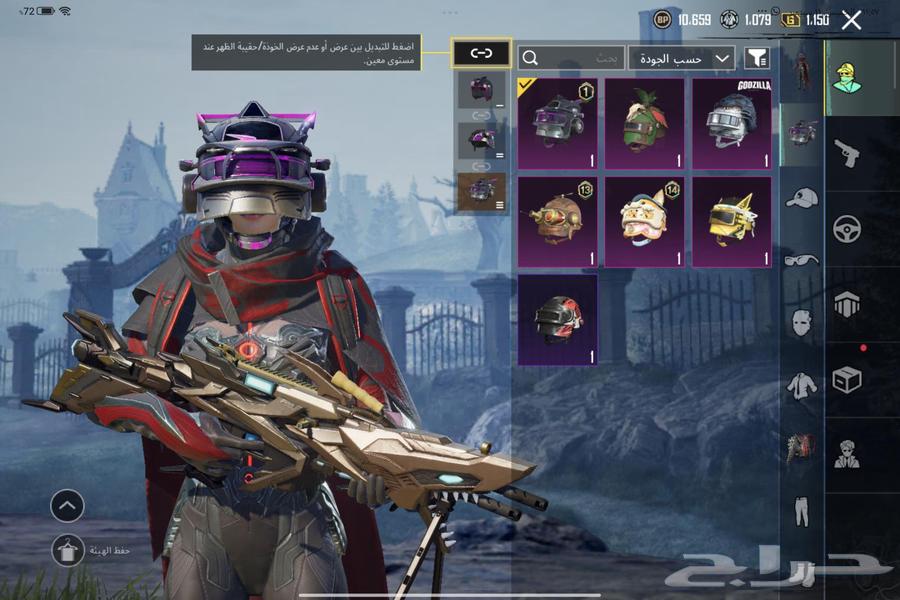This screenshot has width=900, height=600.
Task: Open the vehicles steering wheel category
Action: [847, 229]
